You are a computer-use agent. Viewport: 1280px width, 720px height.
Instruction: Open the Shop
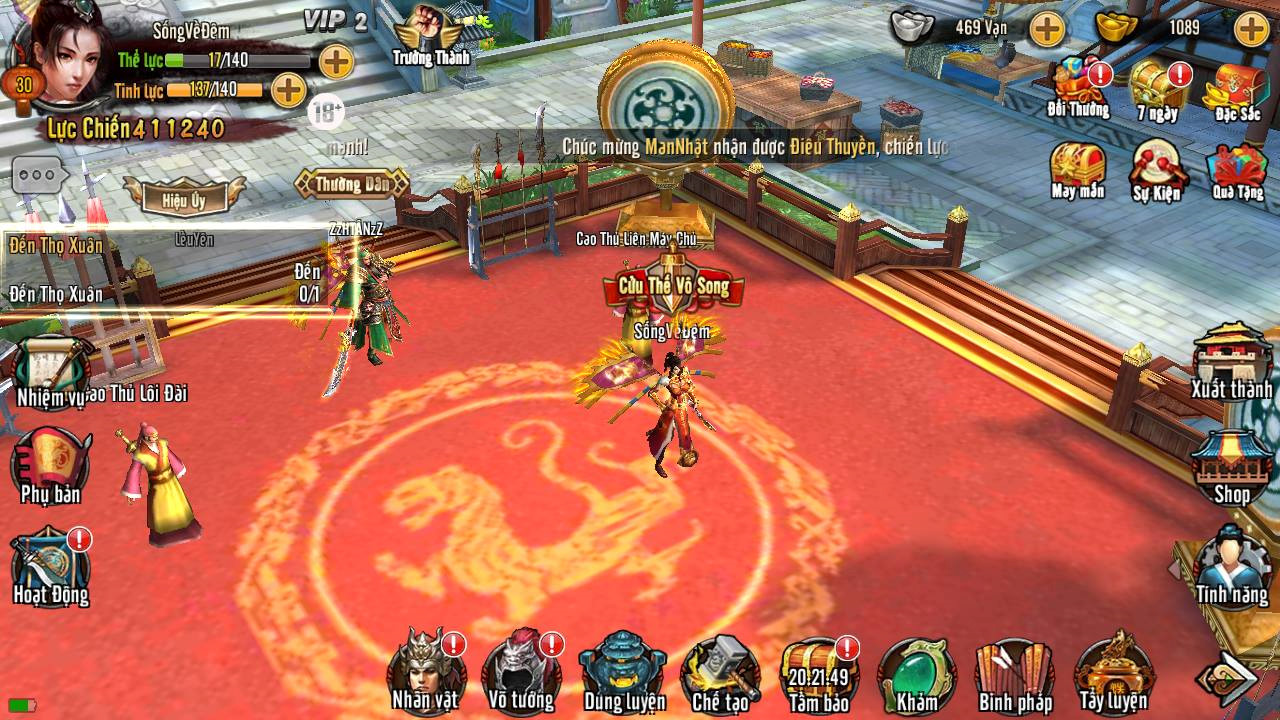[1231, 465]
